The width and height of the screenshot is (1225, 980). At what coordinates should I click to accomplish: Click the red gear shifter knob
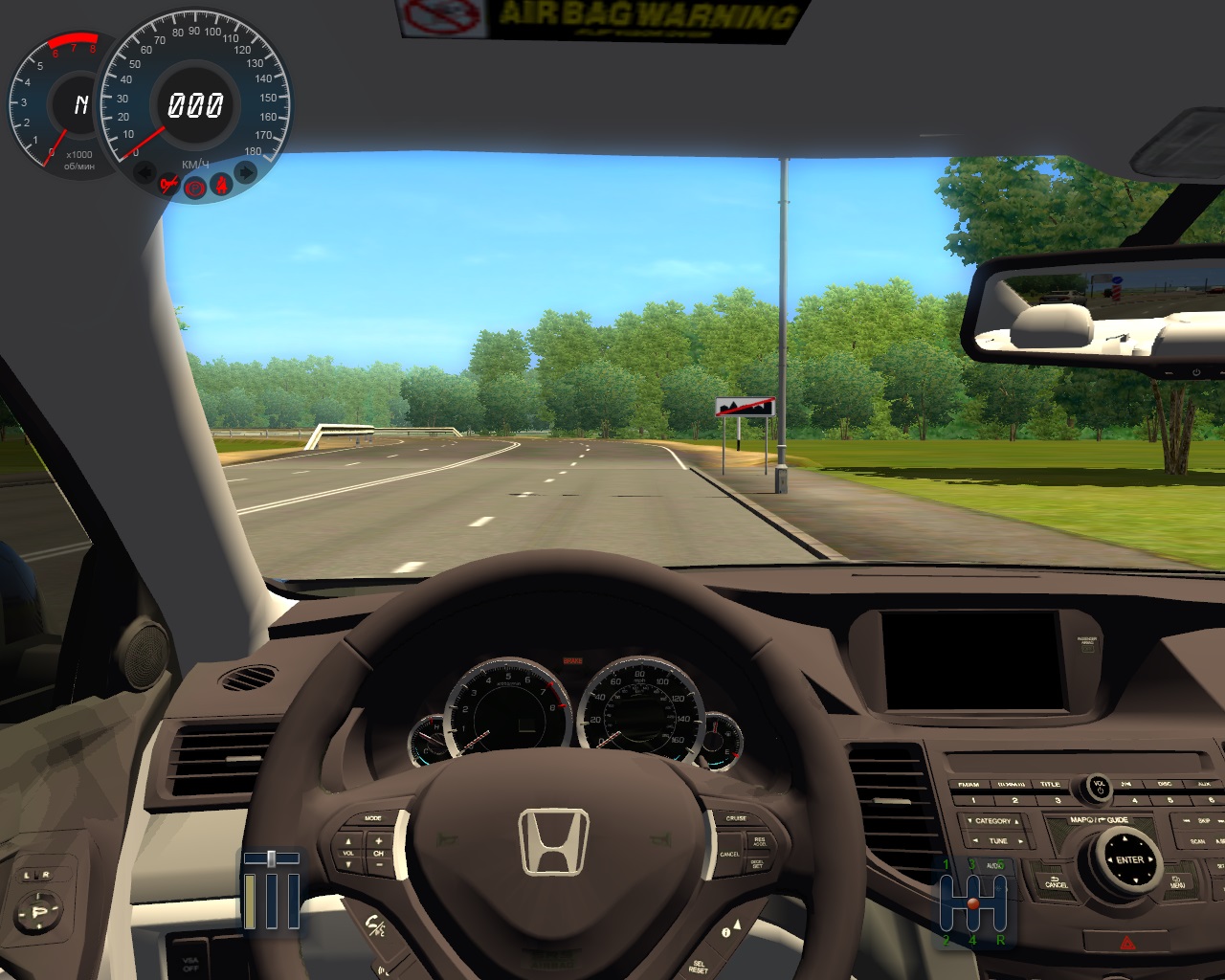[973, 903]
